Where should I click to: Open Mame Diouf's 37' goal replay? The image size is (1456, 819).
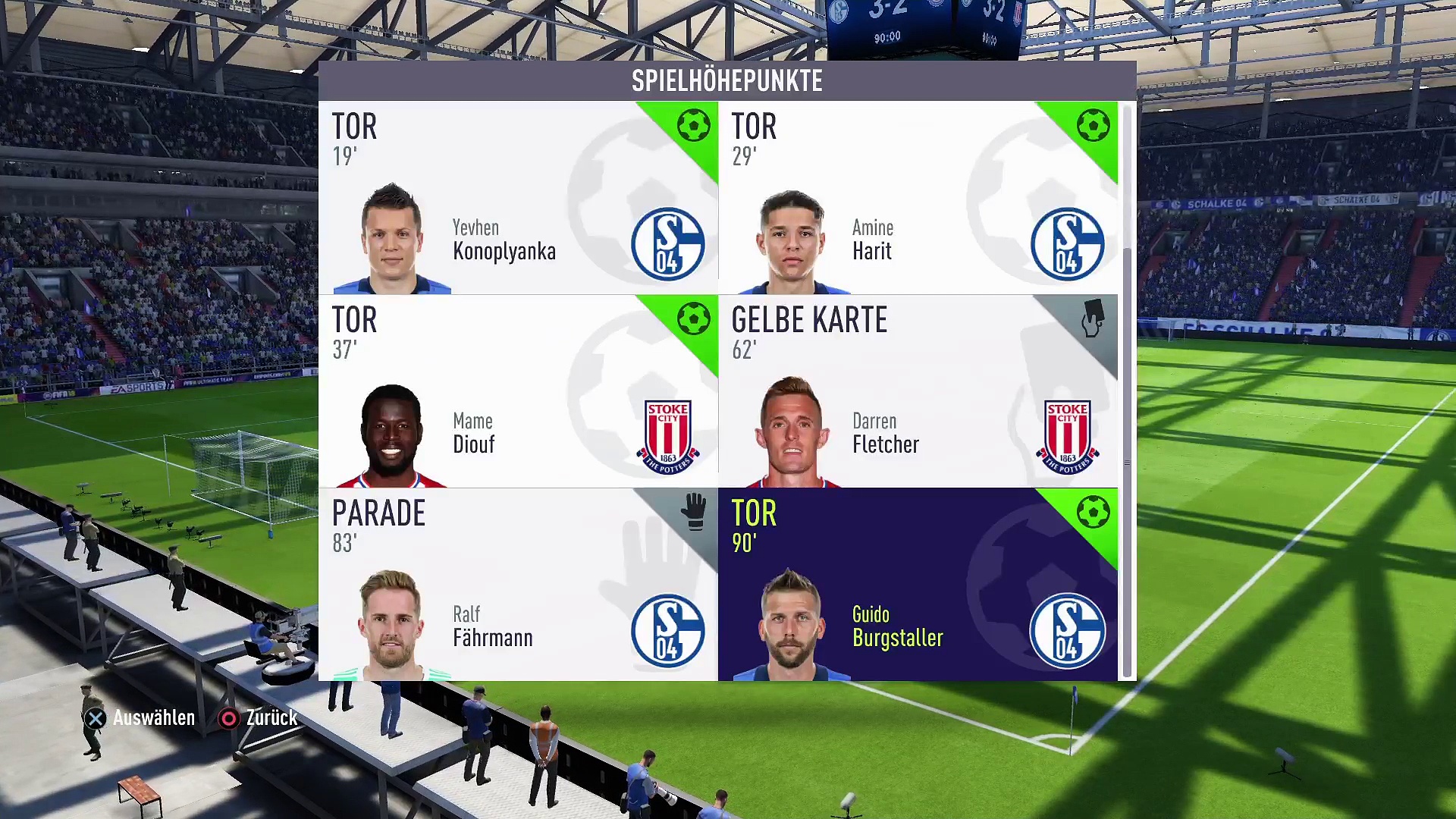click(518, 391)
